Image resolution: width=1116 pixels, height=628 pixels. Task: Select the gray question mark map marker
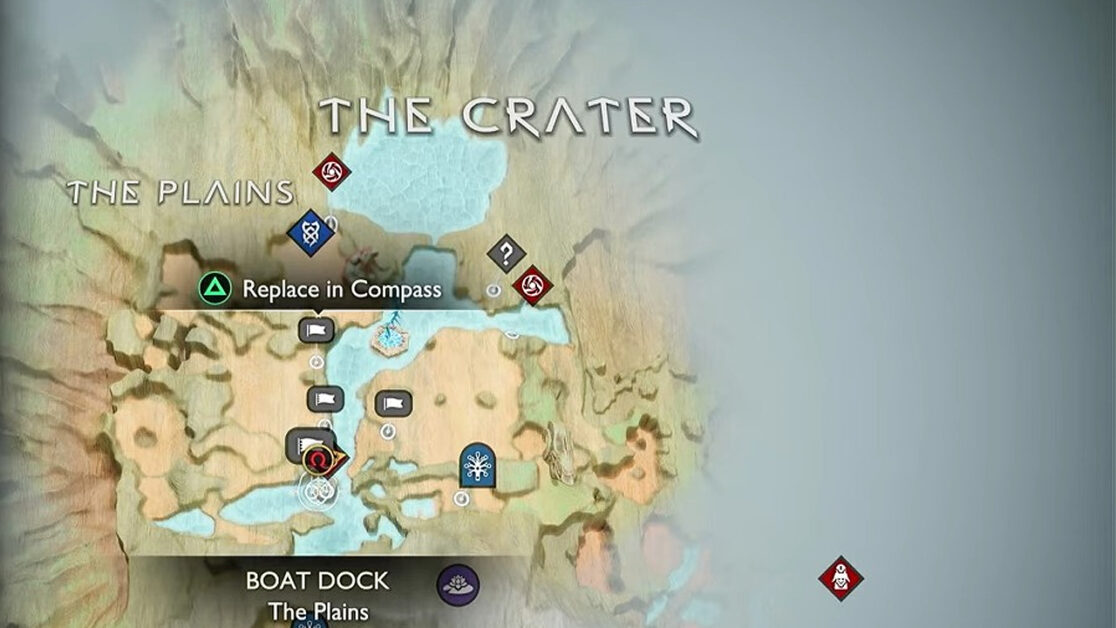point(506,253)
